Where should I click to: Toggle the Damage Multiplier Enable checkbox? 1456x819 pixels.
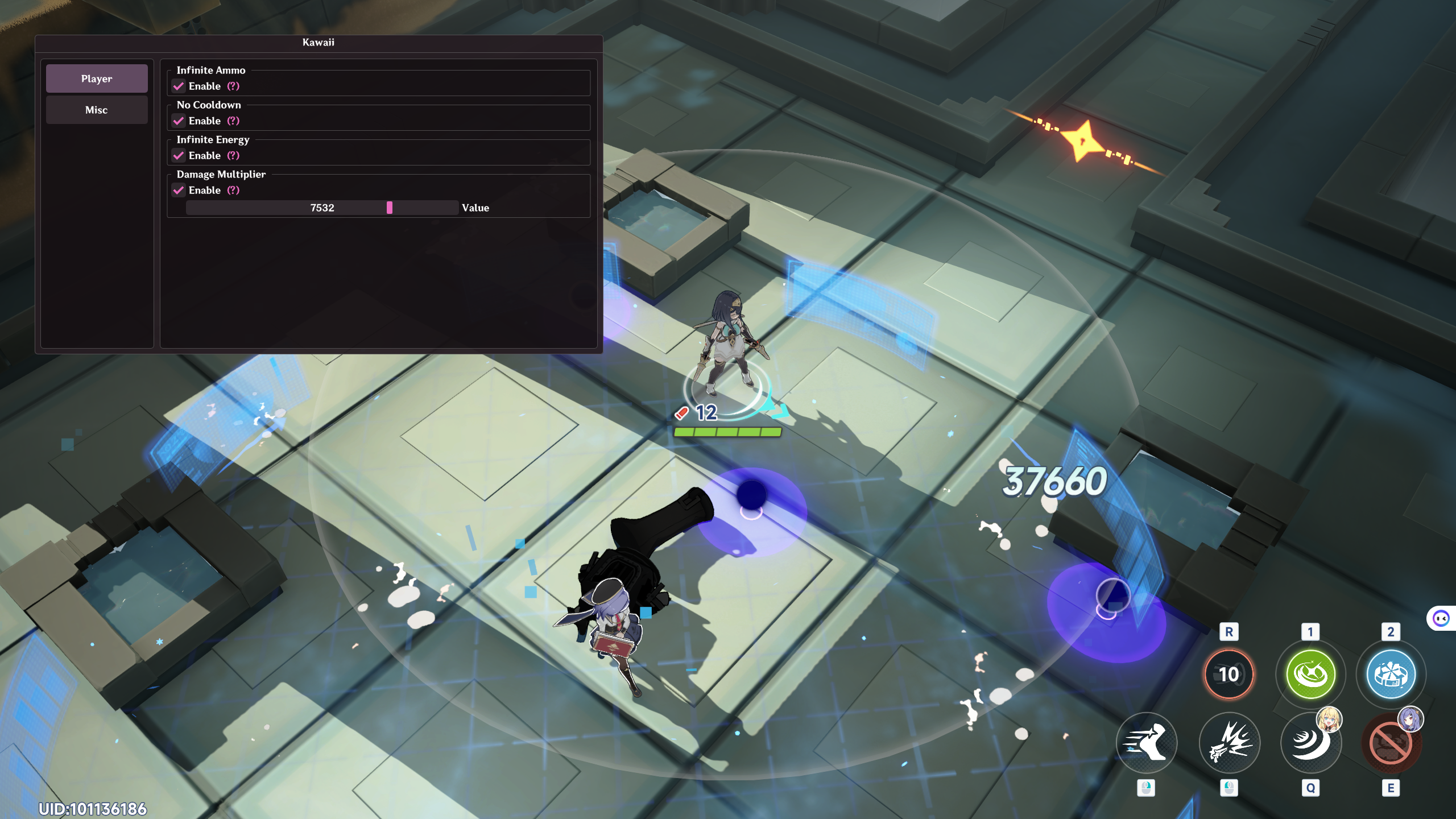click(x=179, y=191)
